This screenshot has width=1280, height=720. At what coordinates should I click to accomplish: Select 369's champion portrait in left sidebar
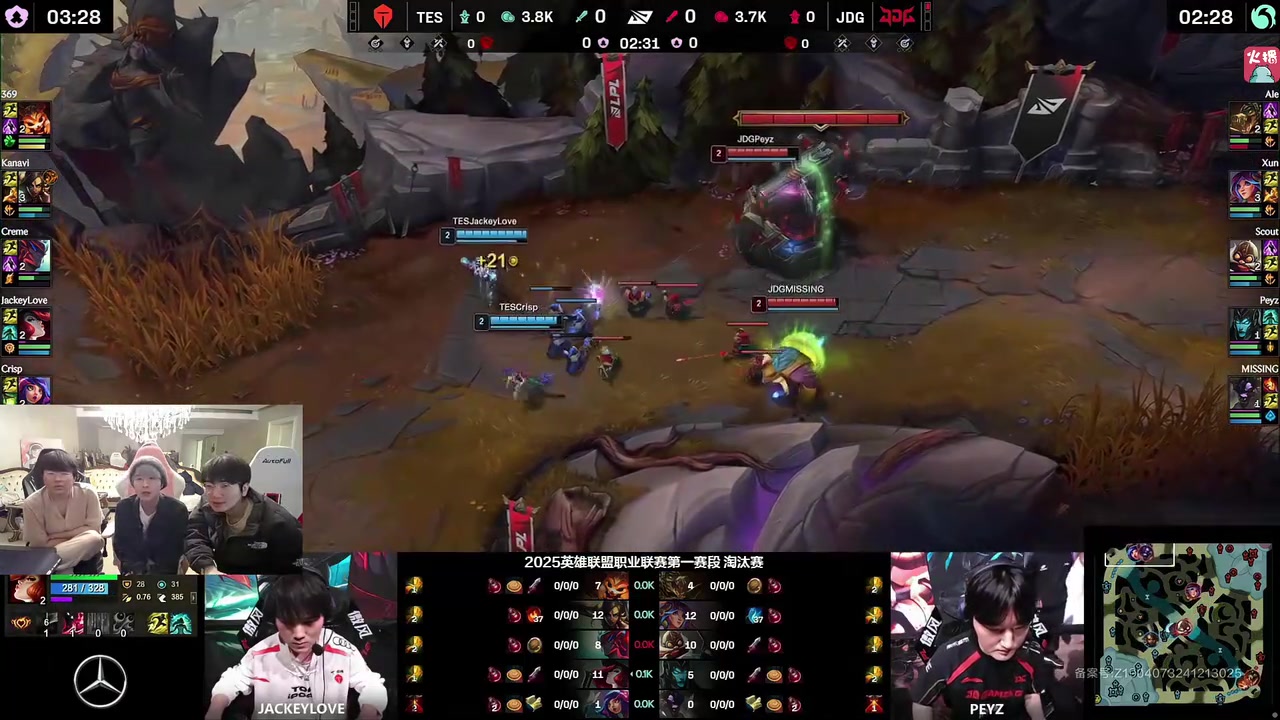point(35,119)
